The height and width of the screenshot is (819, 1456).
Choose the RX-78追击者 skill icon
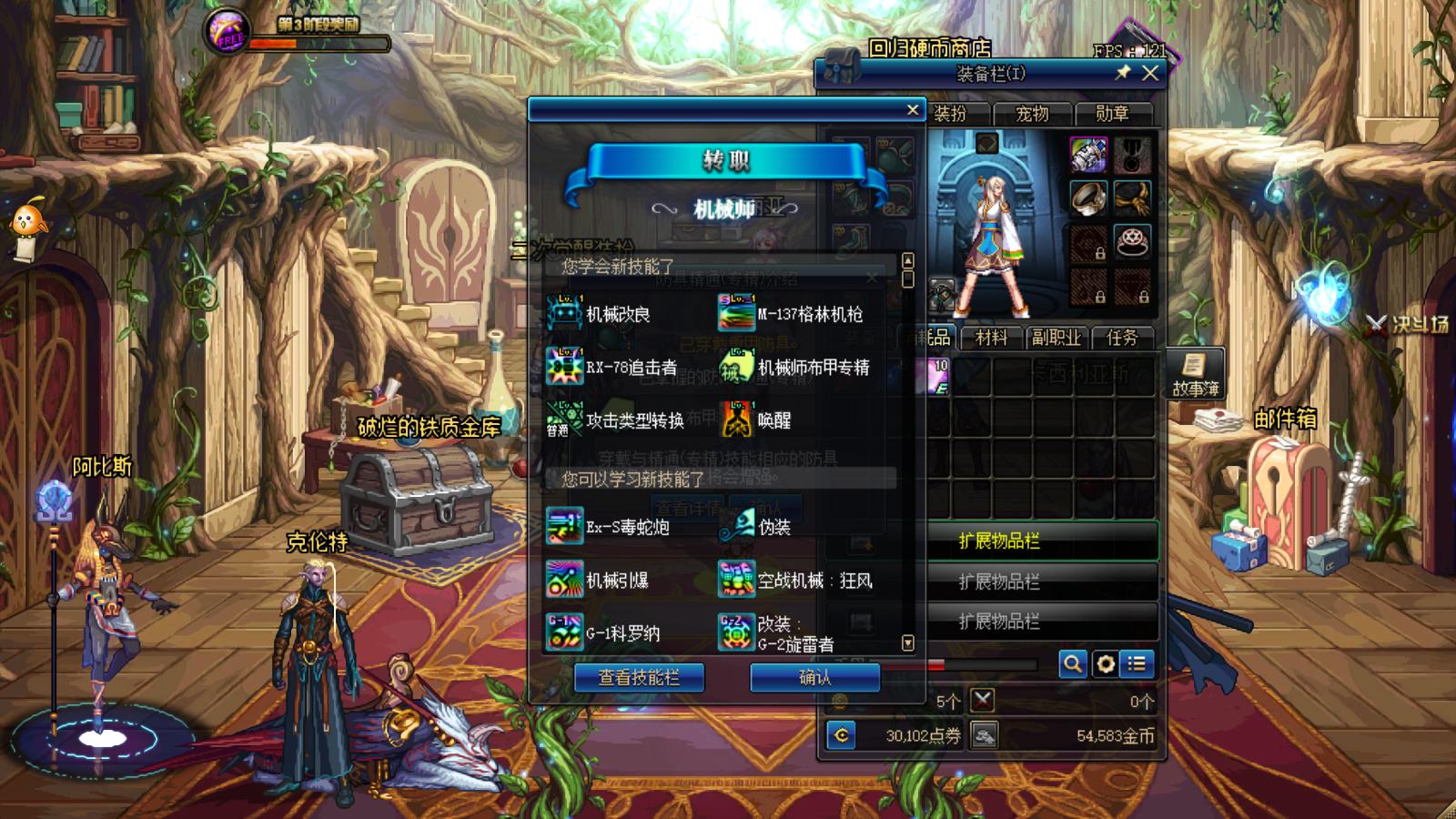(x=564, y=367)
